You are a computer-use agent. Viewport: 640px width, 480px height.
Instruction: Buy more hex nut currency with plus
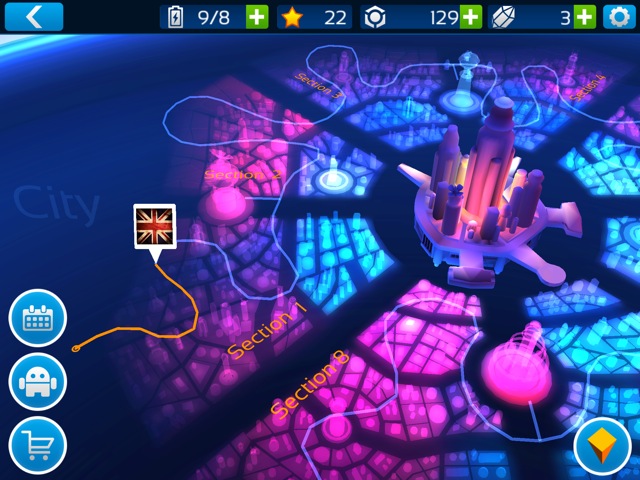click(x=470, y=17)
